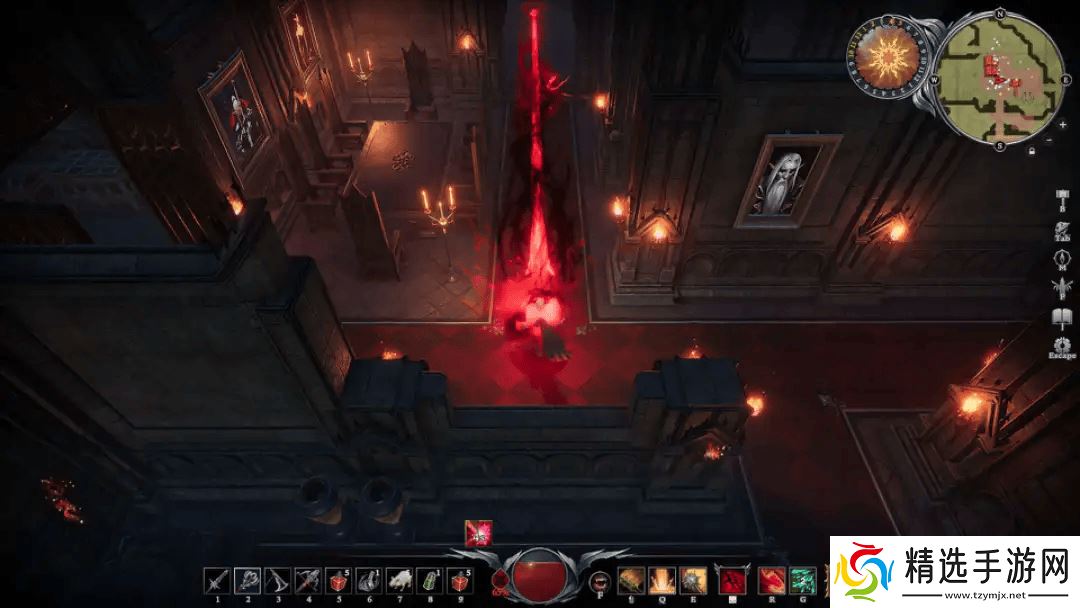Viewport: 1080px width, 608px height.
Task: Use the green bottle in hotbar slot 8
Action: [x=428, y=580]
